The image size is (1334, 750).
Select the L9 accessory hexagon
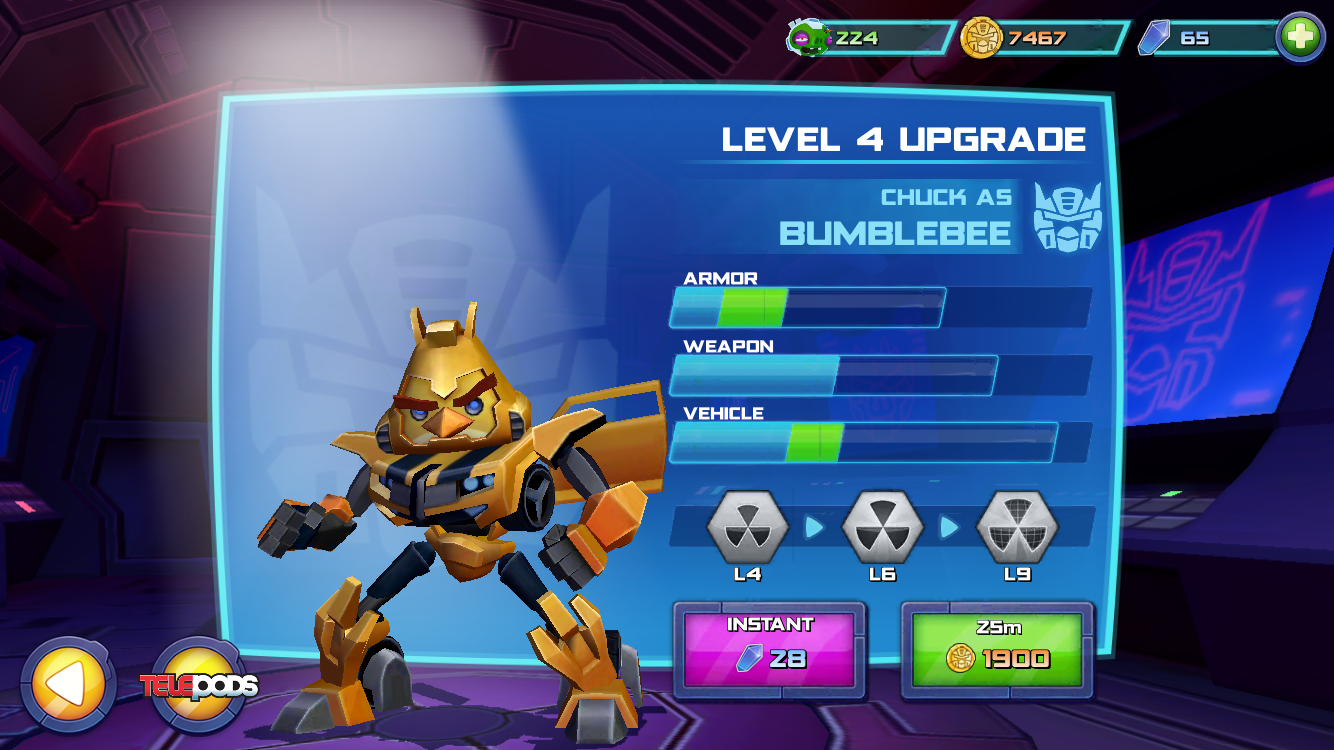coord(1017,527)
